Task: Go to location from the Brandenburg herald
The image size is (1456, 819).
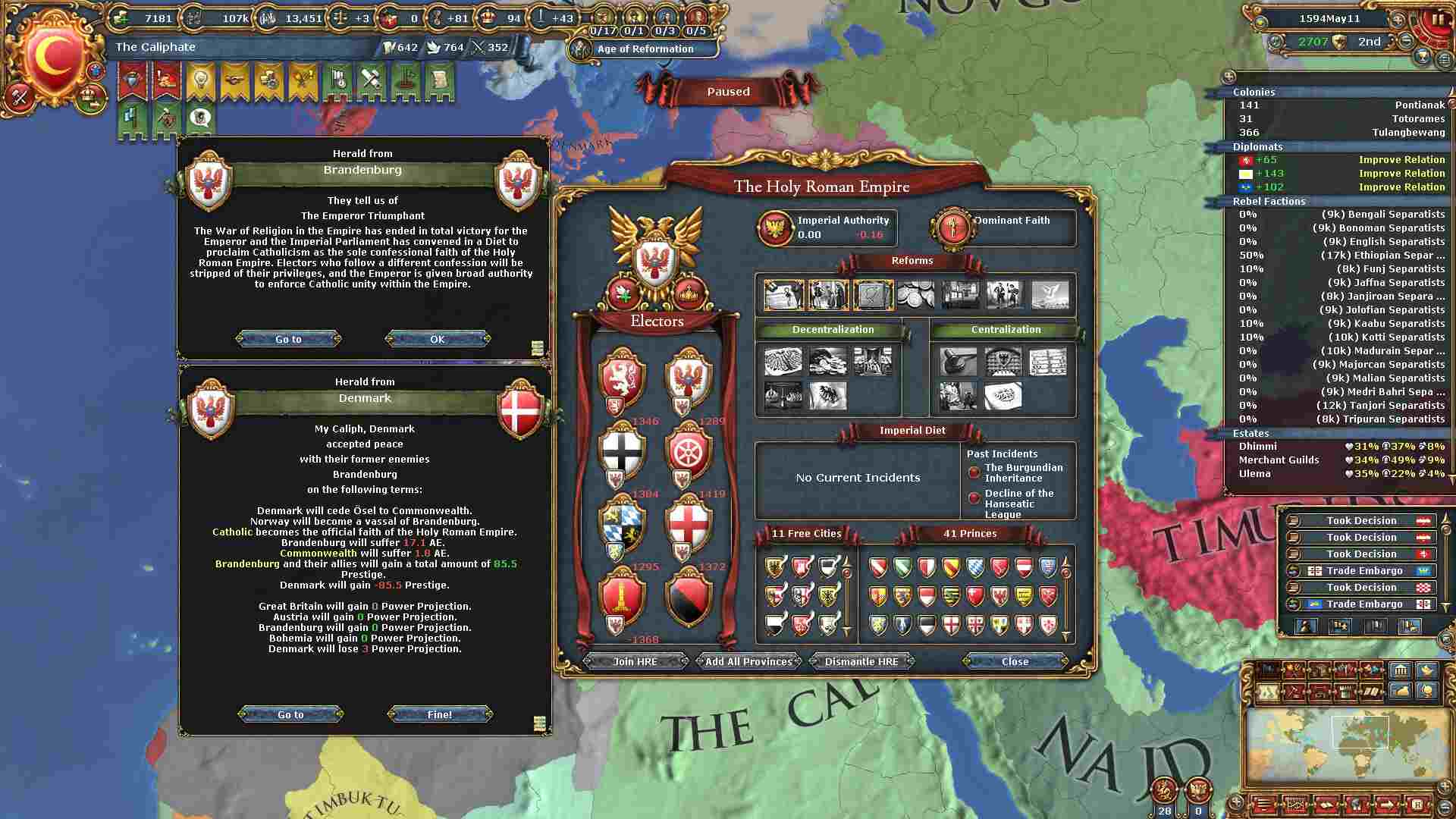Action: tap(288, 339)
